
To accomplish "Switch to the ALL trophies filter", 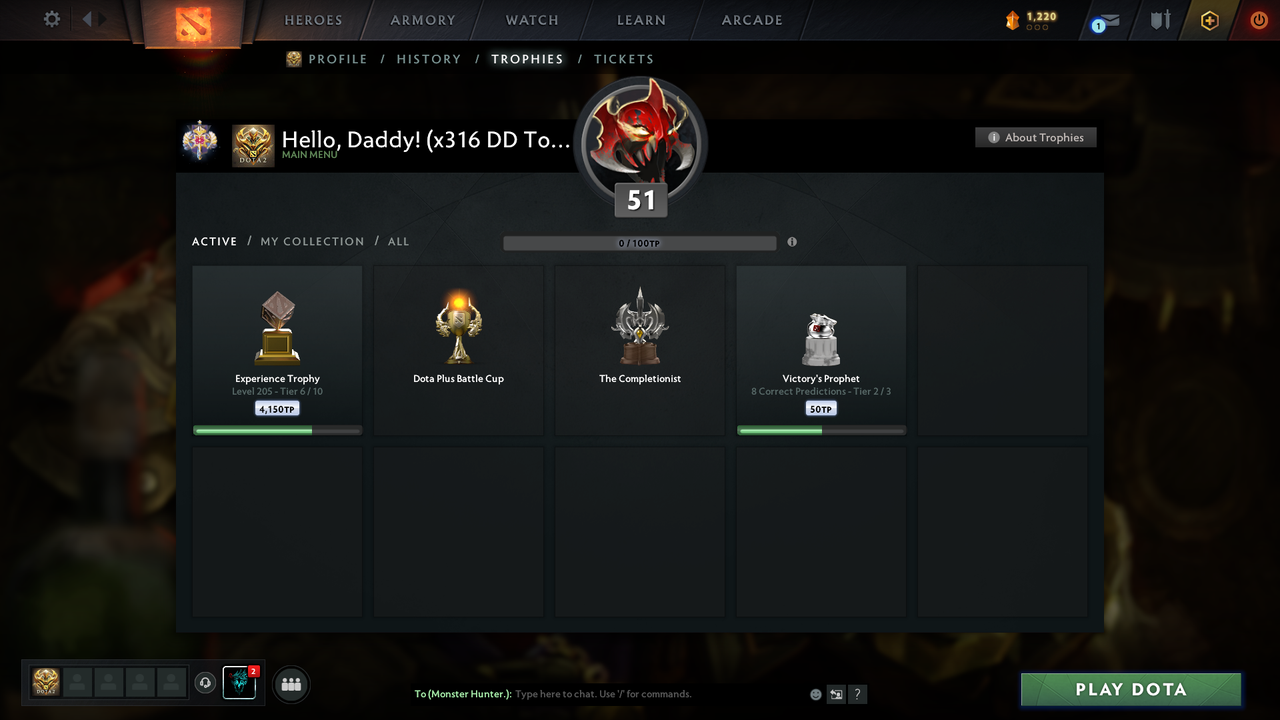I will click(398, 241).
